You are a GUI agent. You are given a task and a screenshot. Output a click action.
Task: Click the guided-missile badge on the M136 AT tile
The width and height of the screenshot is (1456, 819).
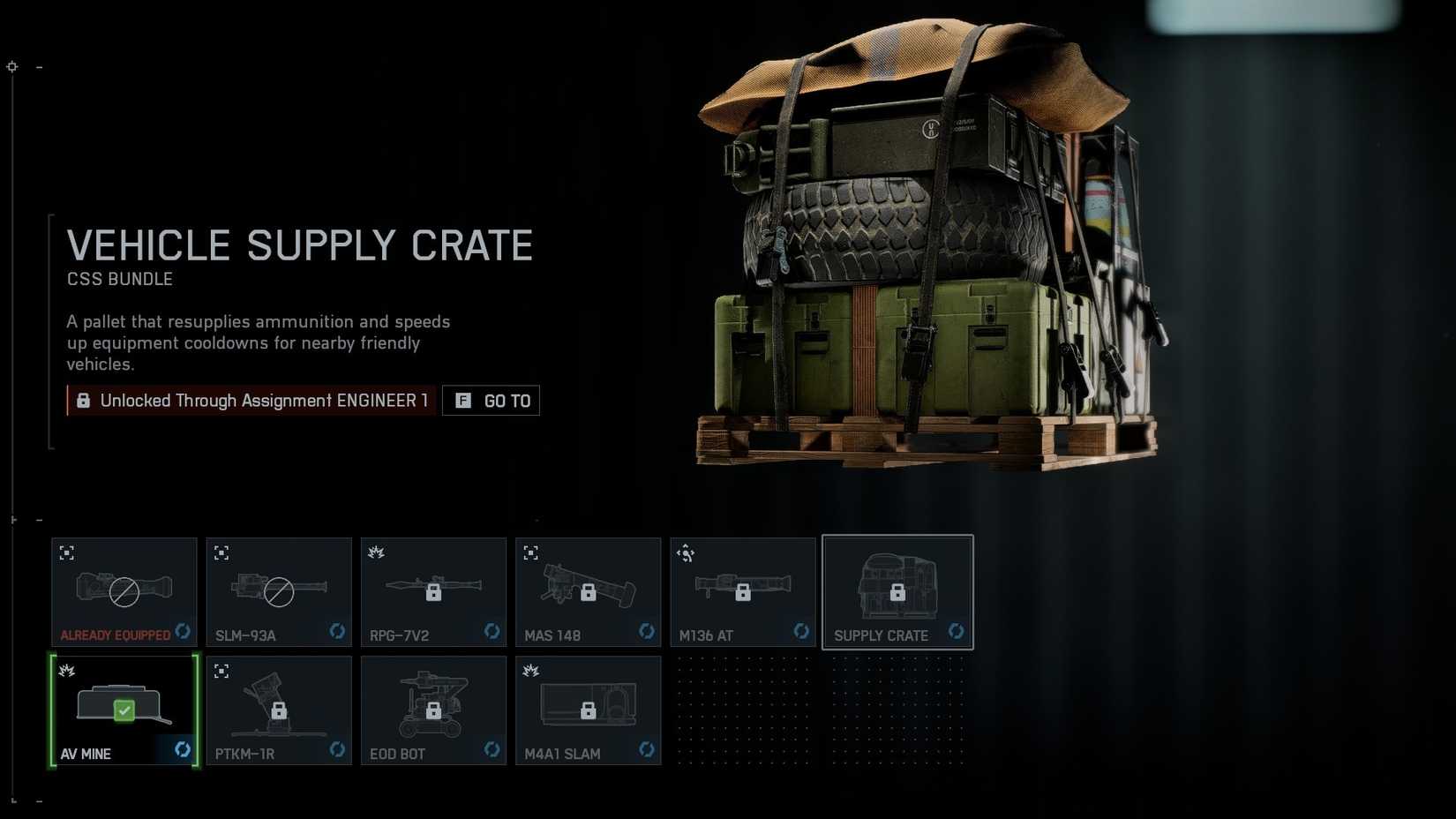tap(687, 552)
